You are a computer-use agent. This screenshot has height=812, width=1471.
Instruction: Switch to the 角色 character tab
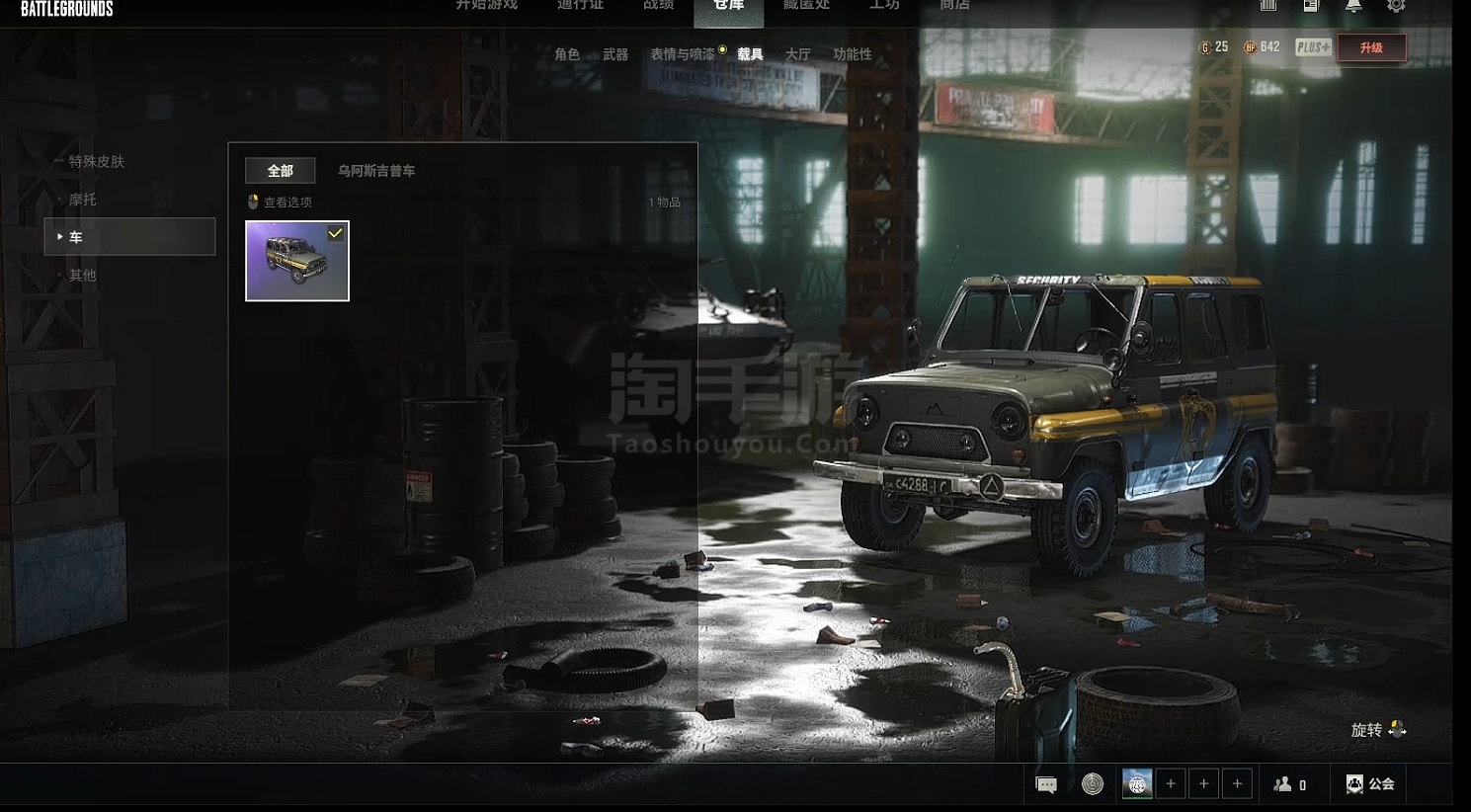click(567, 54)
